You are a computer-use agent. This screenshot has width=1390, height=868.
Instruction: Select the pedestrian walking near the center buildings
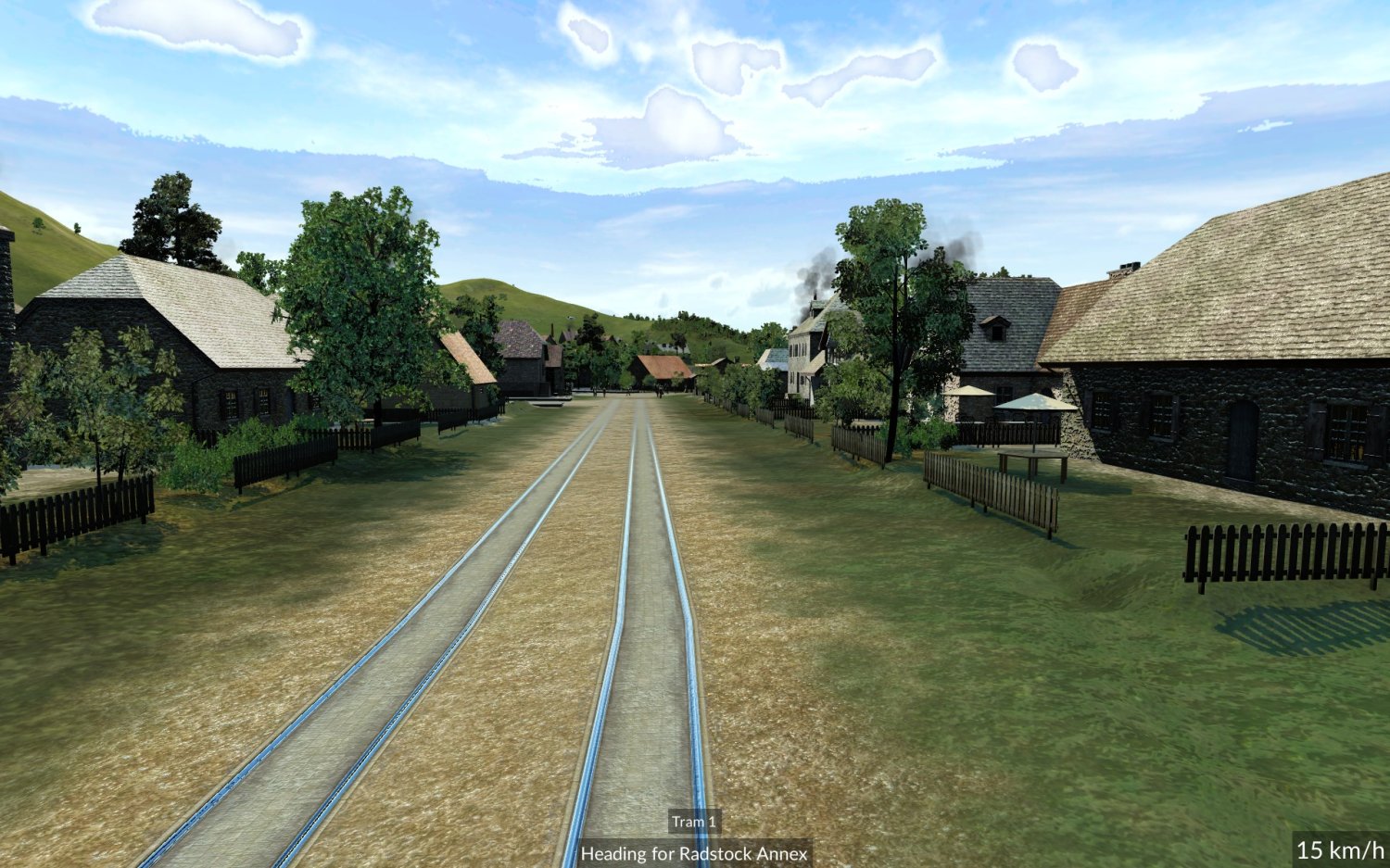660,391
